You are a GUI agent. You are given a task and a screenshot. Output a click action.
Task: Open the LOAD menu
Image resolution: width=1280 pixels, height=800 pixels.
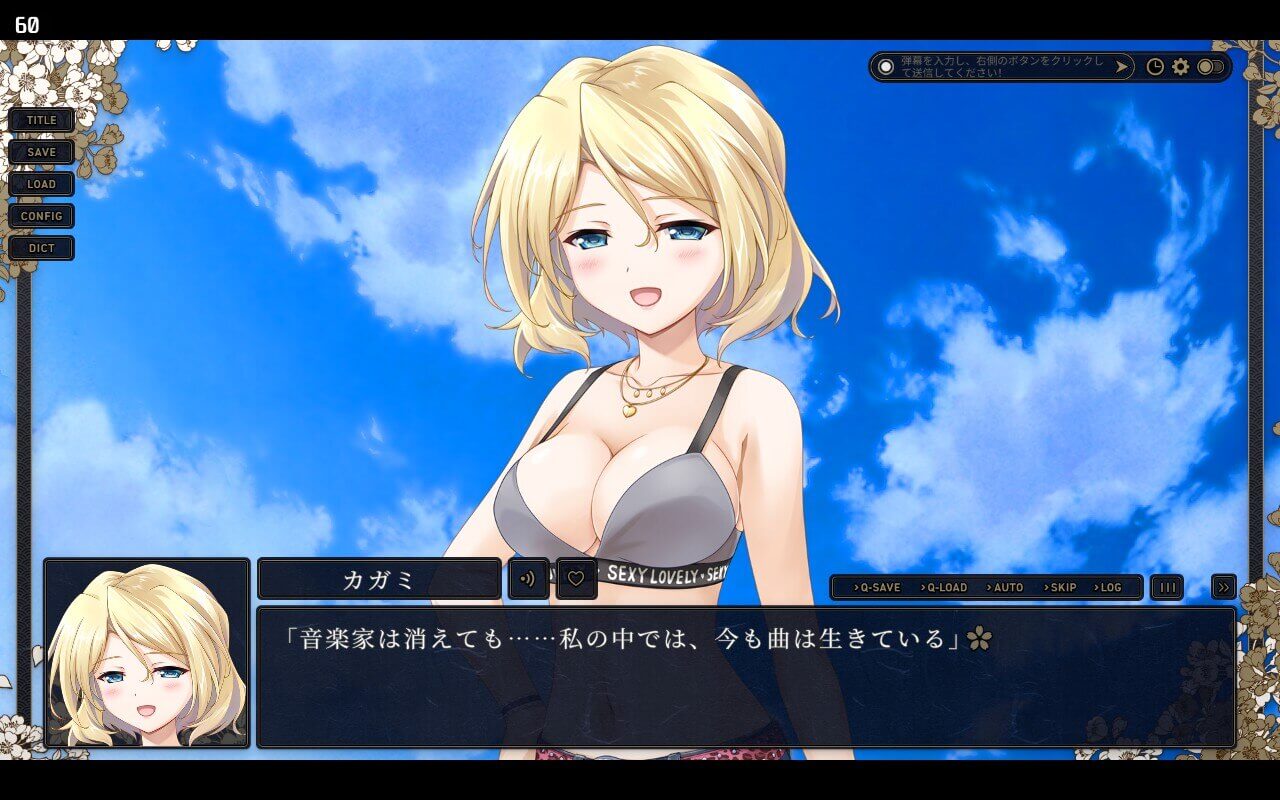(x=41, y=184)
